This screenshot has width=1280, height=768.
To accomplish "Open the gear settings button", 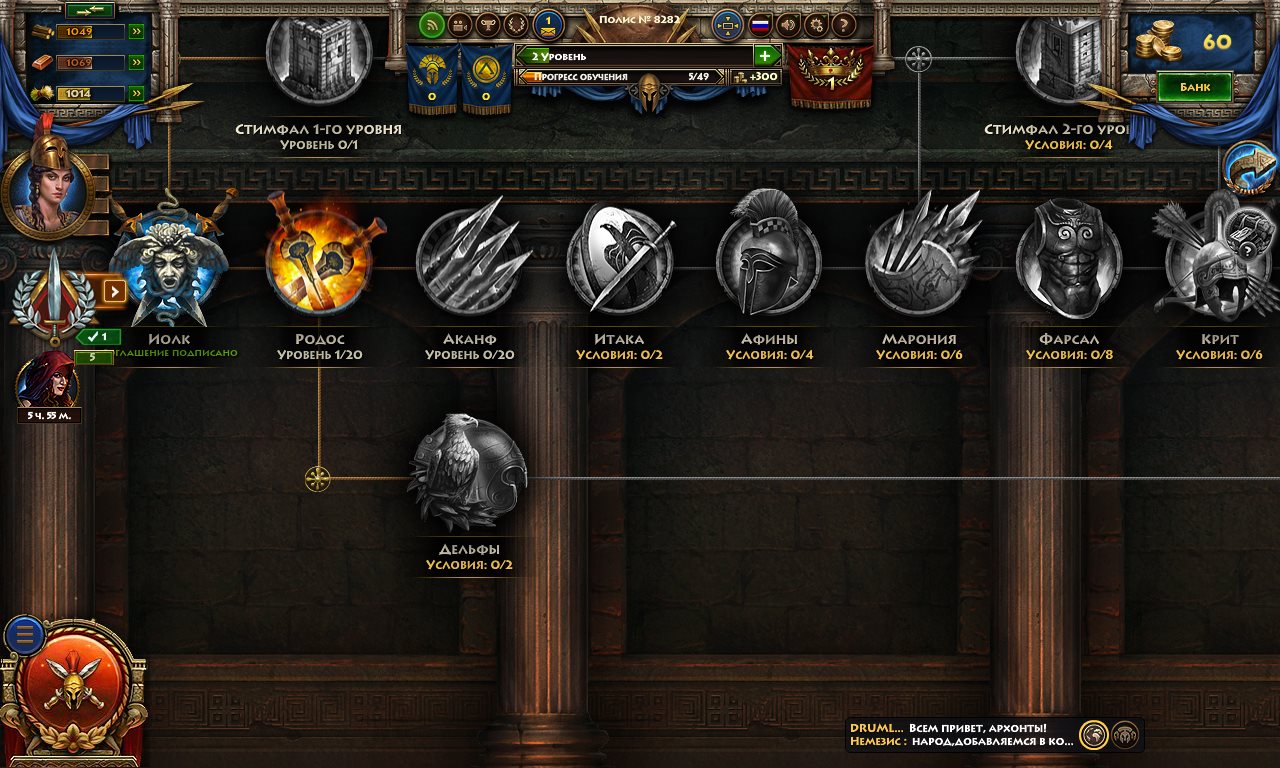I will click(x=816, y=25).
